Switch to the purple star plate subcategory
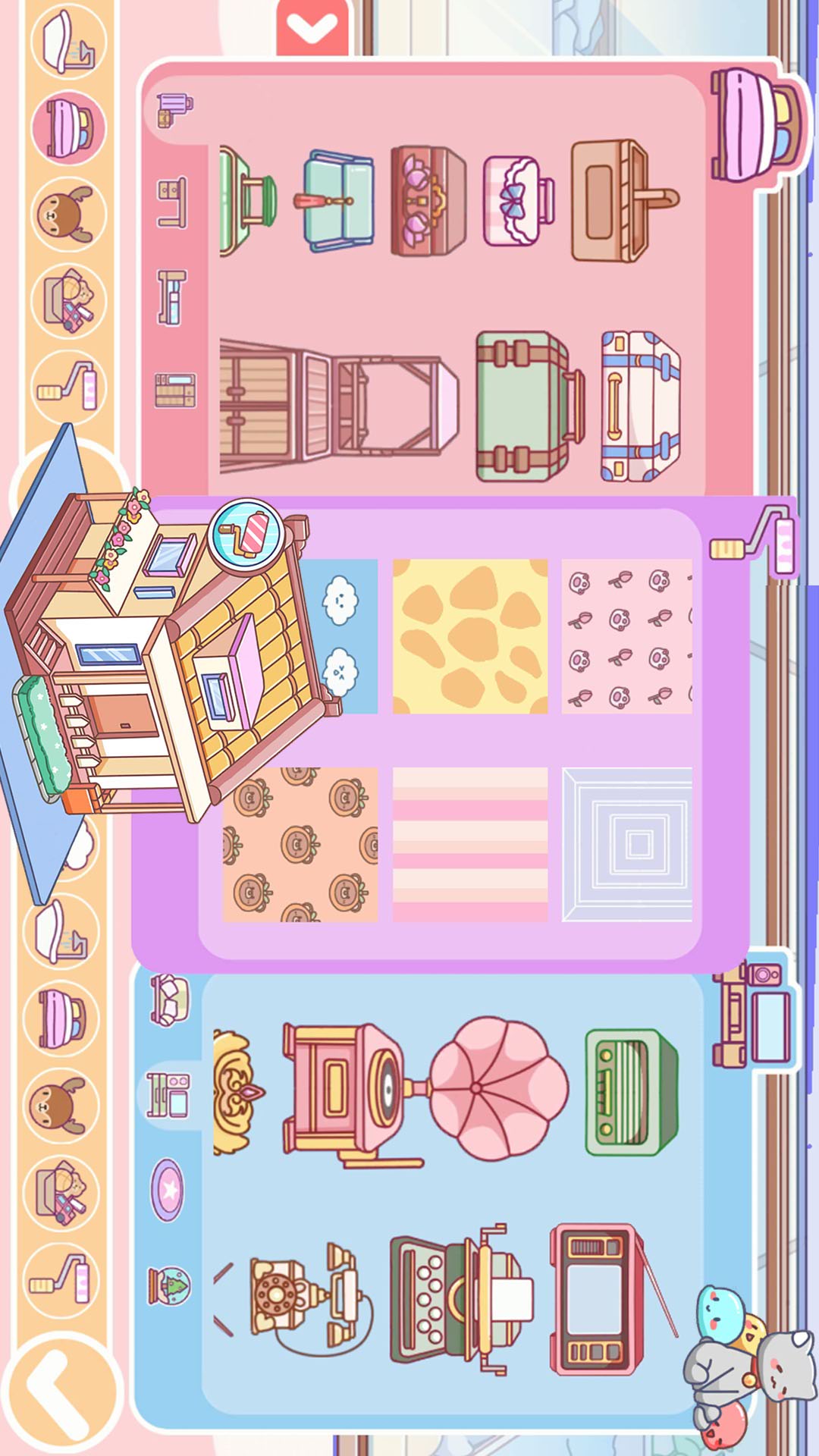 tap(168, 1190)
